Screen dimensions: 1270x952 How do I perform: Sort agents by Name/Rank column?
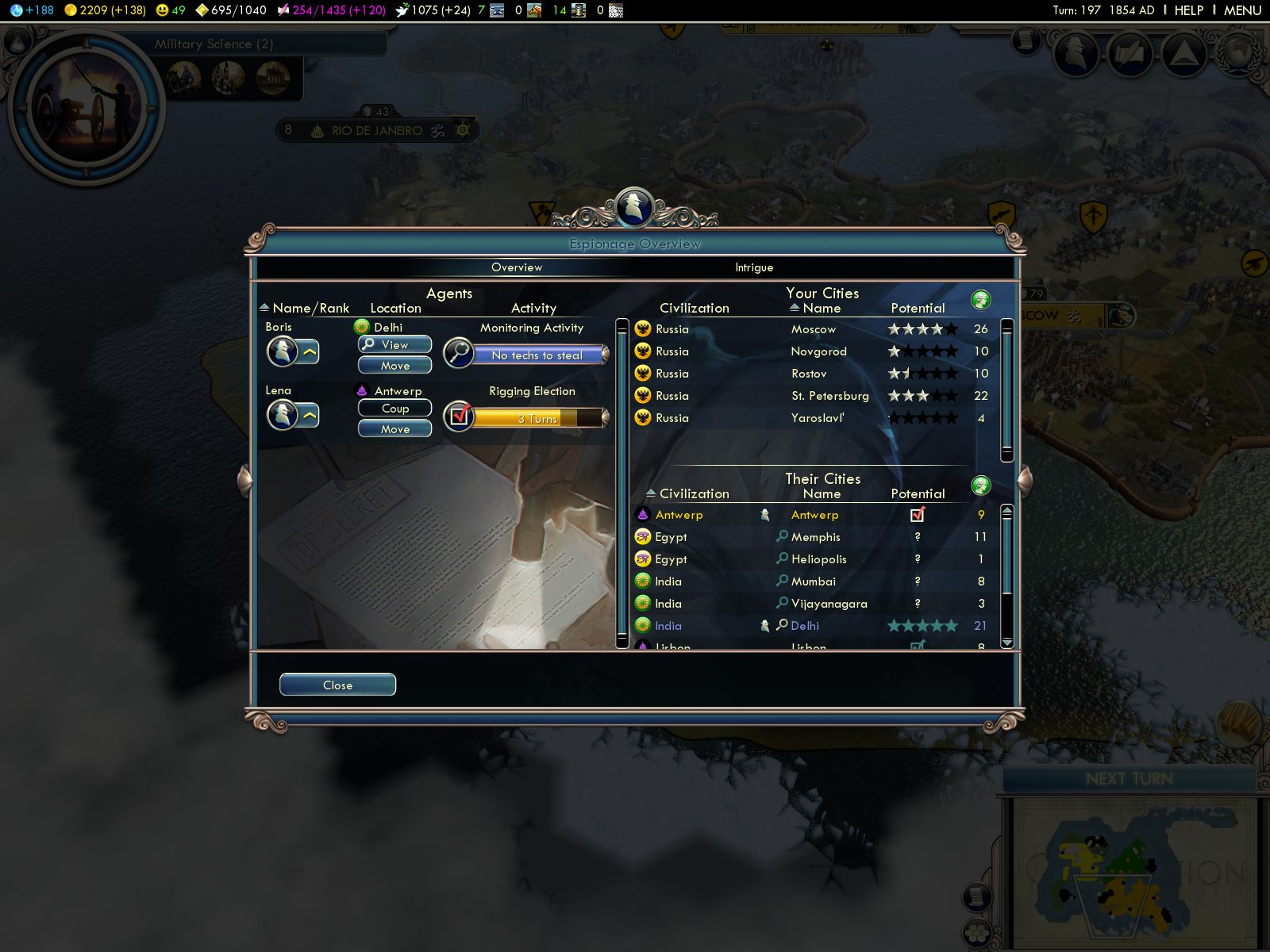point(310,308)
